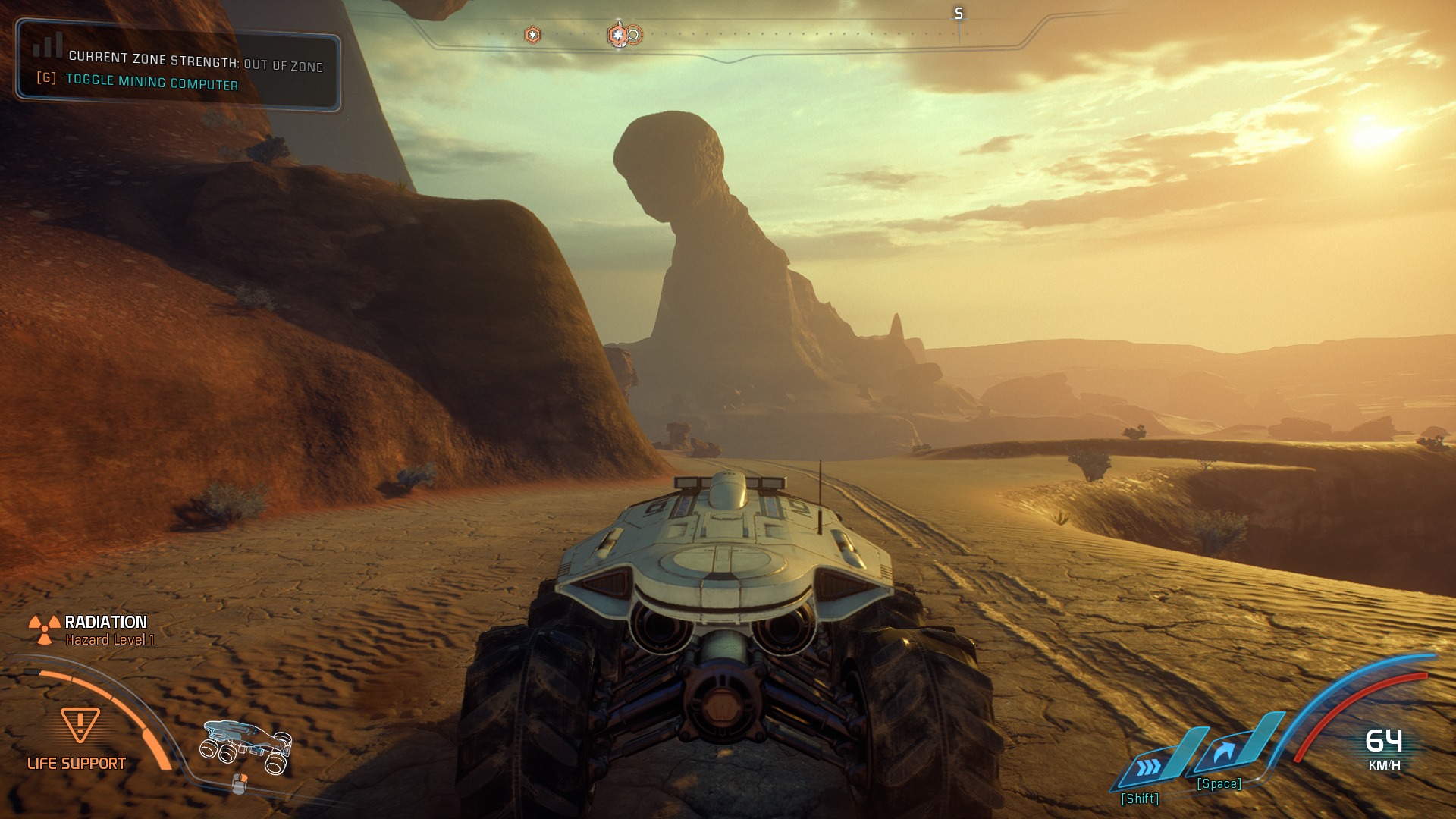The image size is (1456, 819).
Task: Select the leftmost hexagon marker on the compass
Action: (x=532, y=34)
